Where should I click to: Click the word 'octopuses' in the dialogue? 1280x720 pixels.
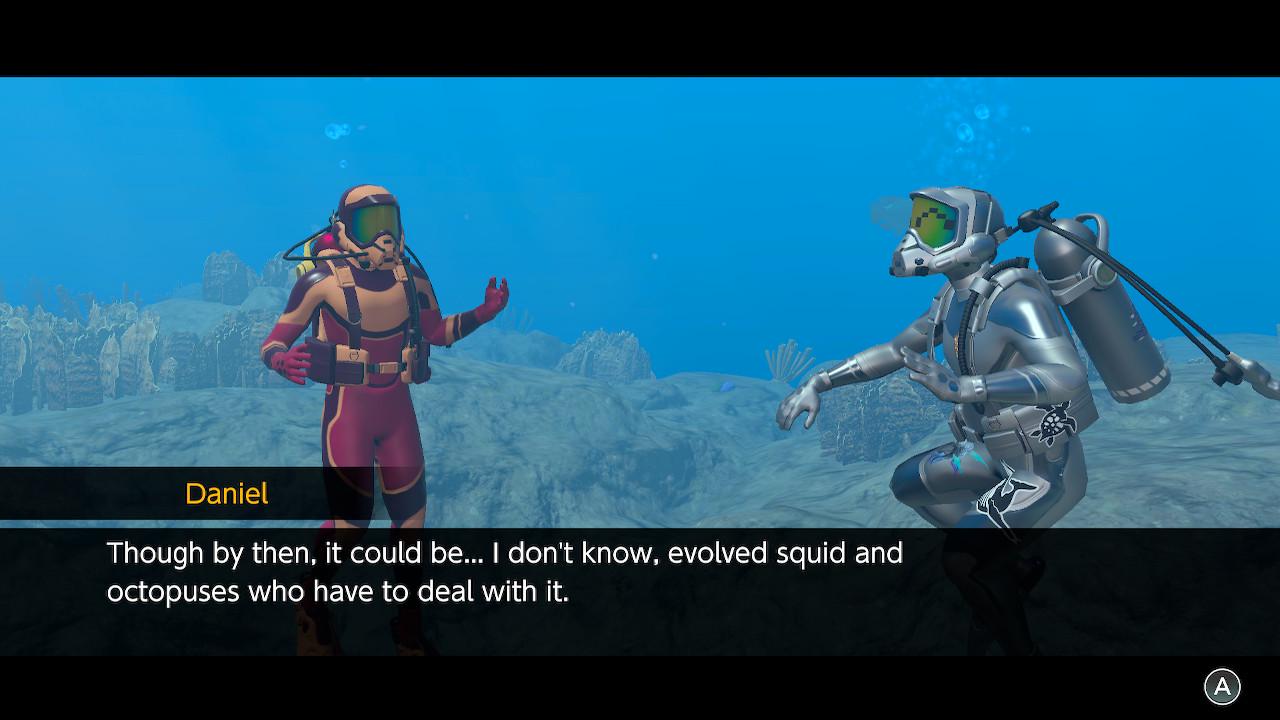pyautogui.click(x=172, y=592)
